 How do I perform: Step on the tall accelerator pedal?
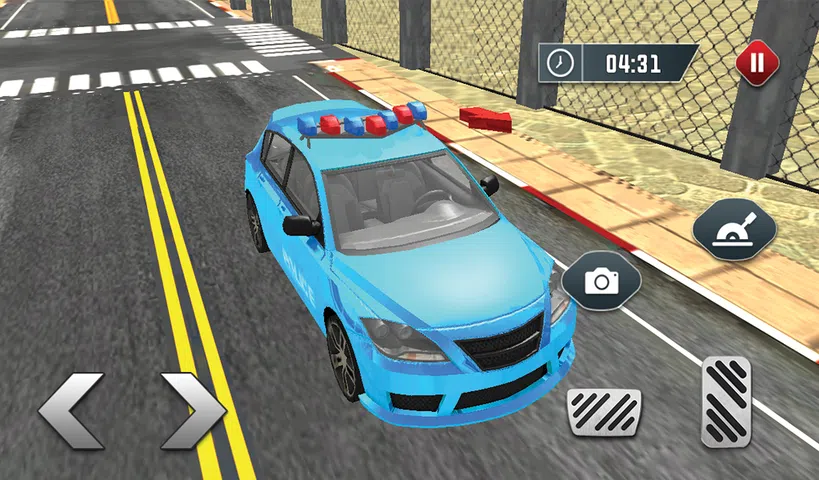726,400
